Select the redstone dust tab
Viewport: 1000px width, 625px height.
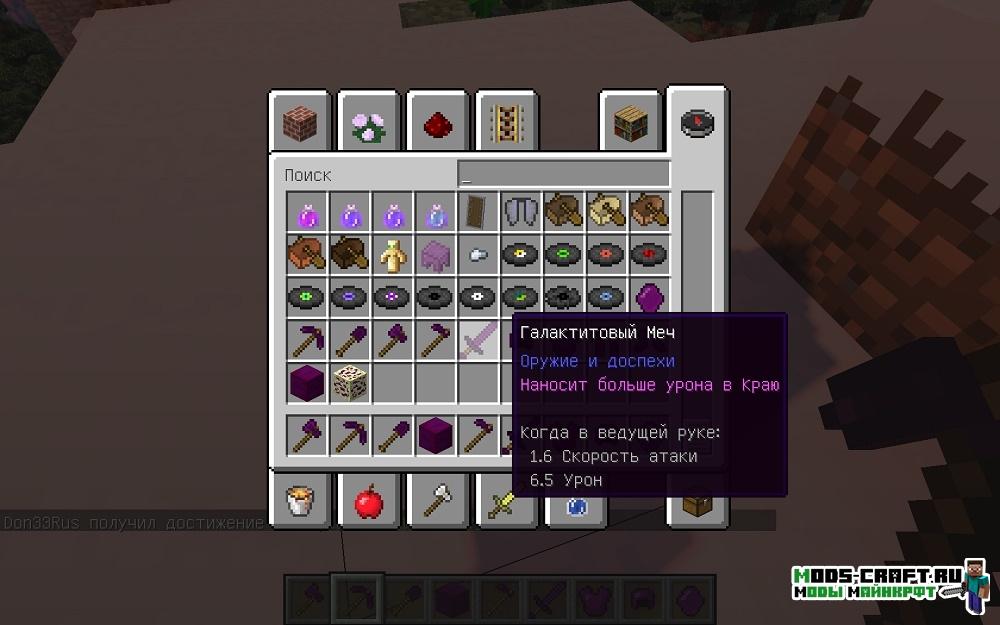[437, 124]
